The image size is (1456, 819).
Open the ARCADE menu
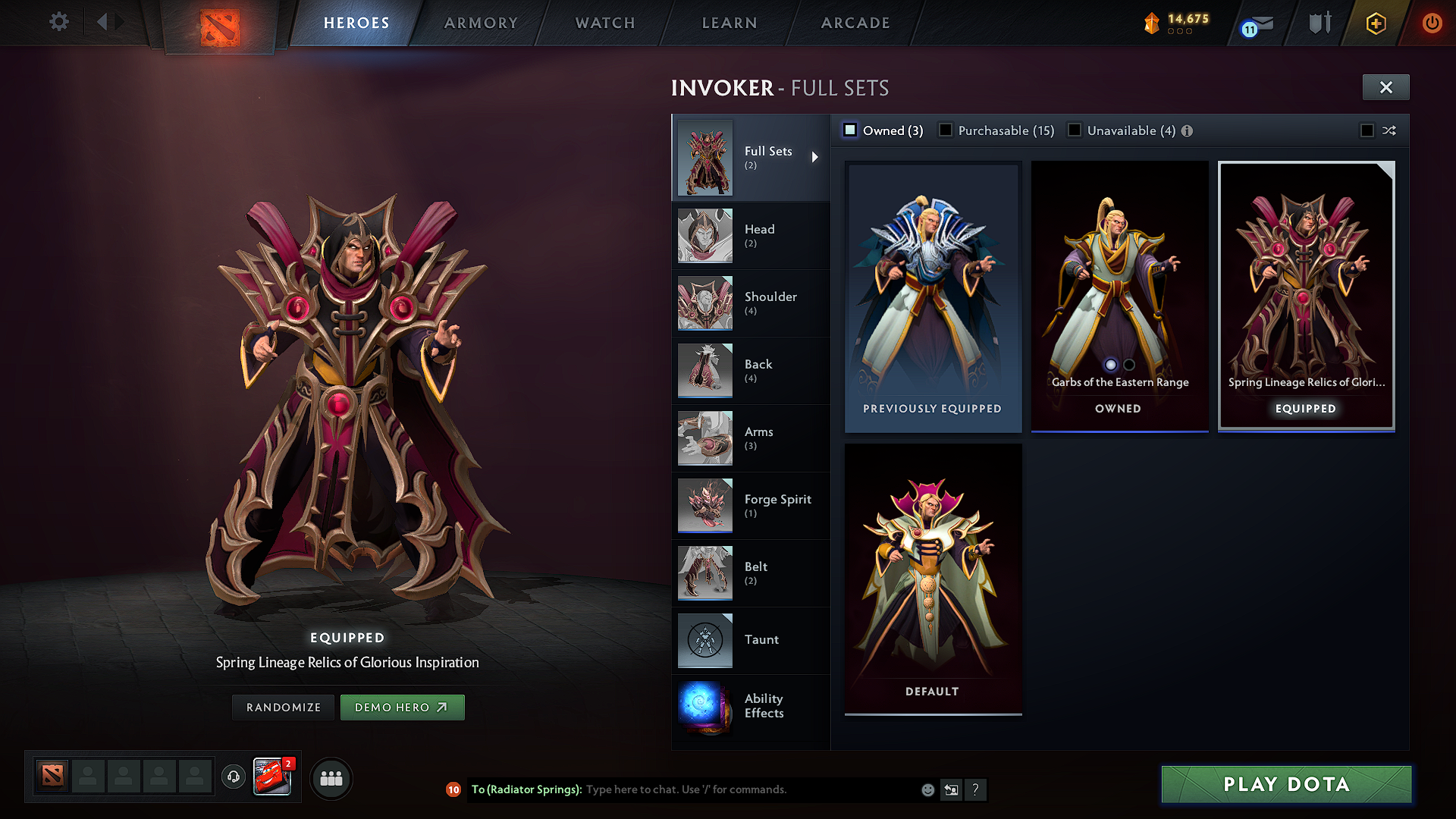[855, 23]
